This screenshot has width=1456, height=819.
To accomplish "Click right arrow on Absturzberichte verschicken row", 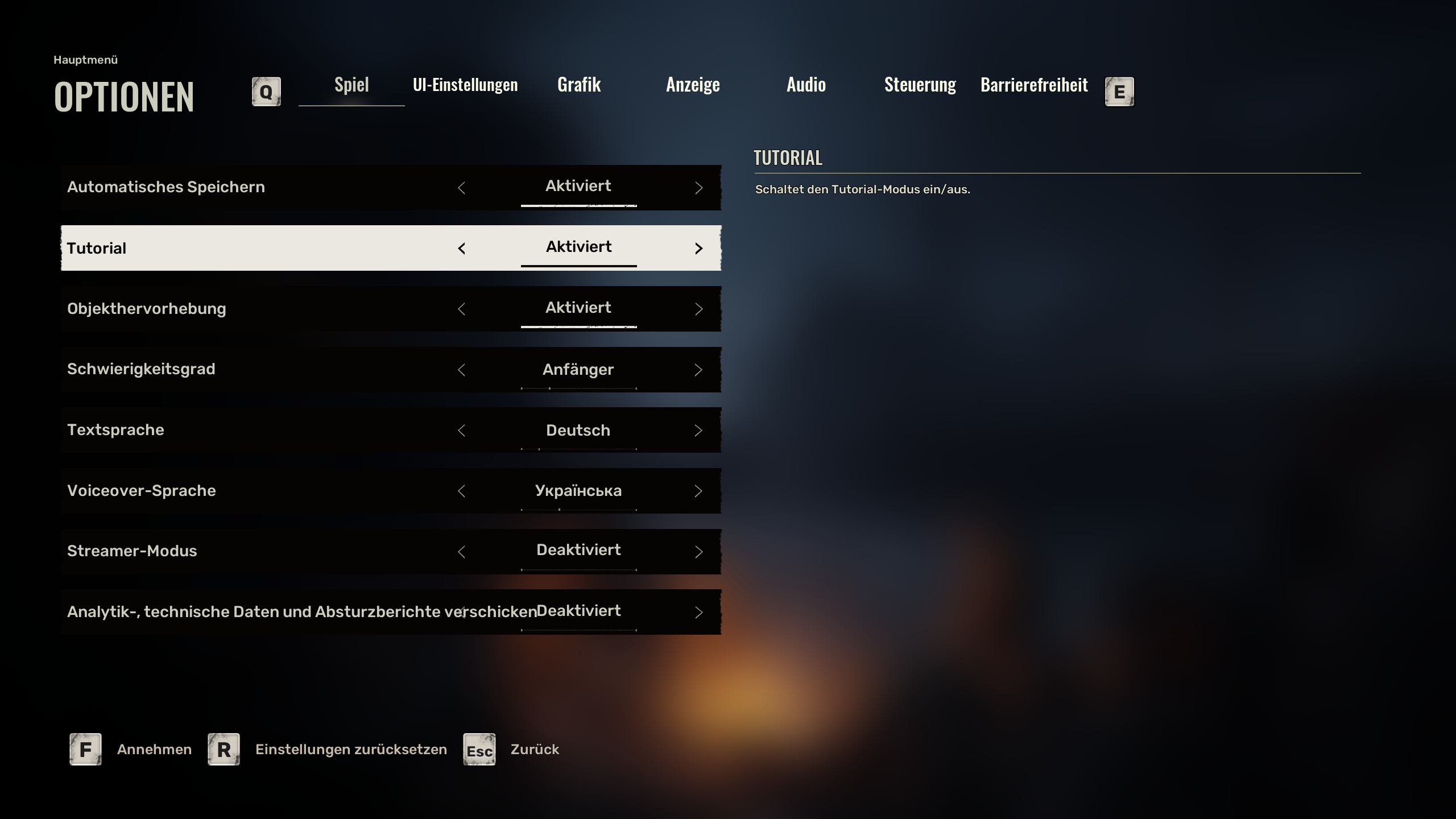I will (699, 613).
